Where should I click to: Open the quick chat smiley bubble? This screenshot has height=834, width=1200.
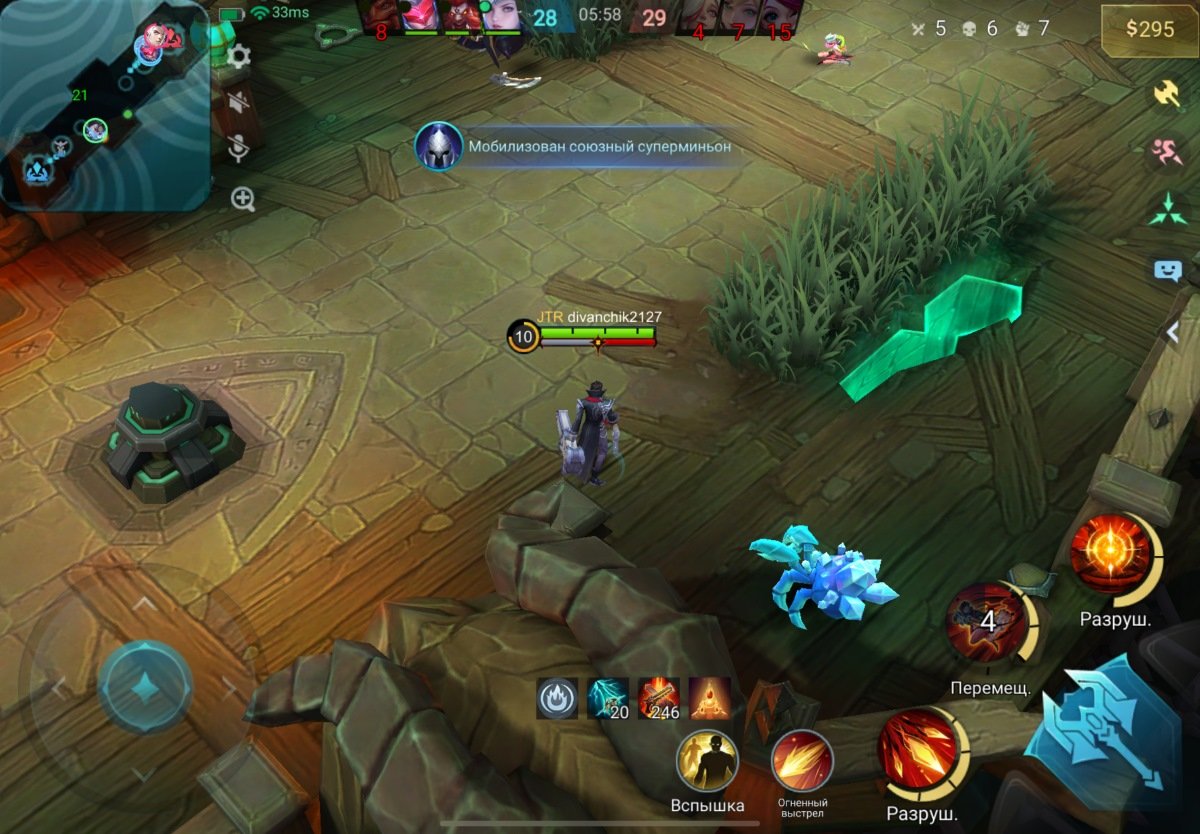coord(1167,270)
